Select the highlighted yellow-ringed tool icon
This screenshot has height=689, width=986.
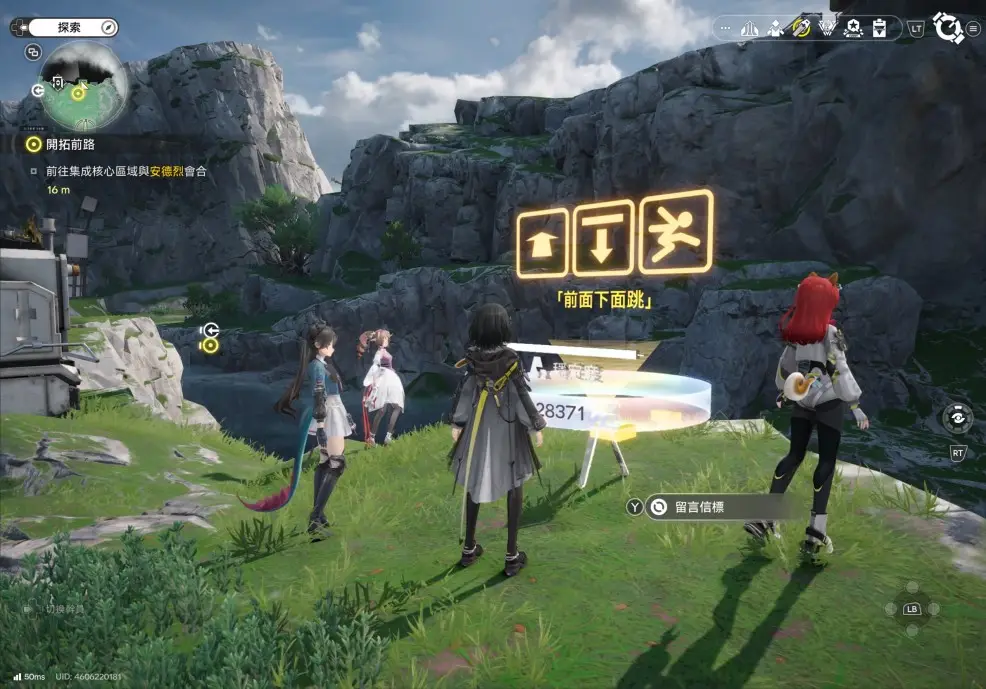801,28
